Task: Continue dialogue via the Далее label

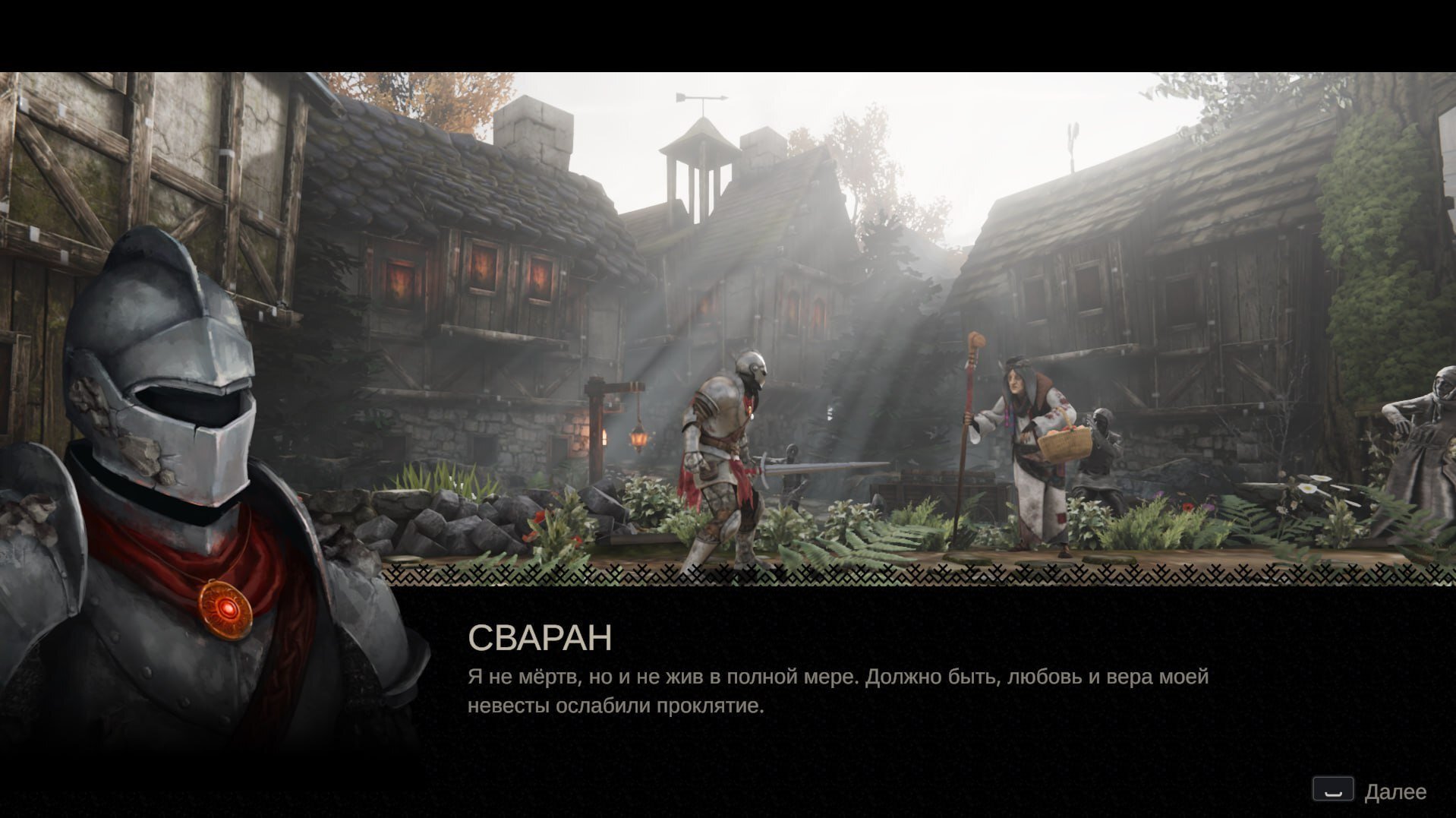Action: tap(1395, 792)
